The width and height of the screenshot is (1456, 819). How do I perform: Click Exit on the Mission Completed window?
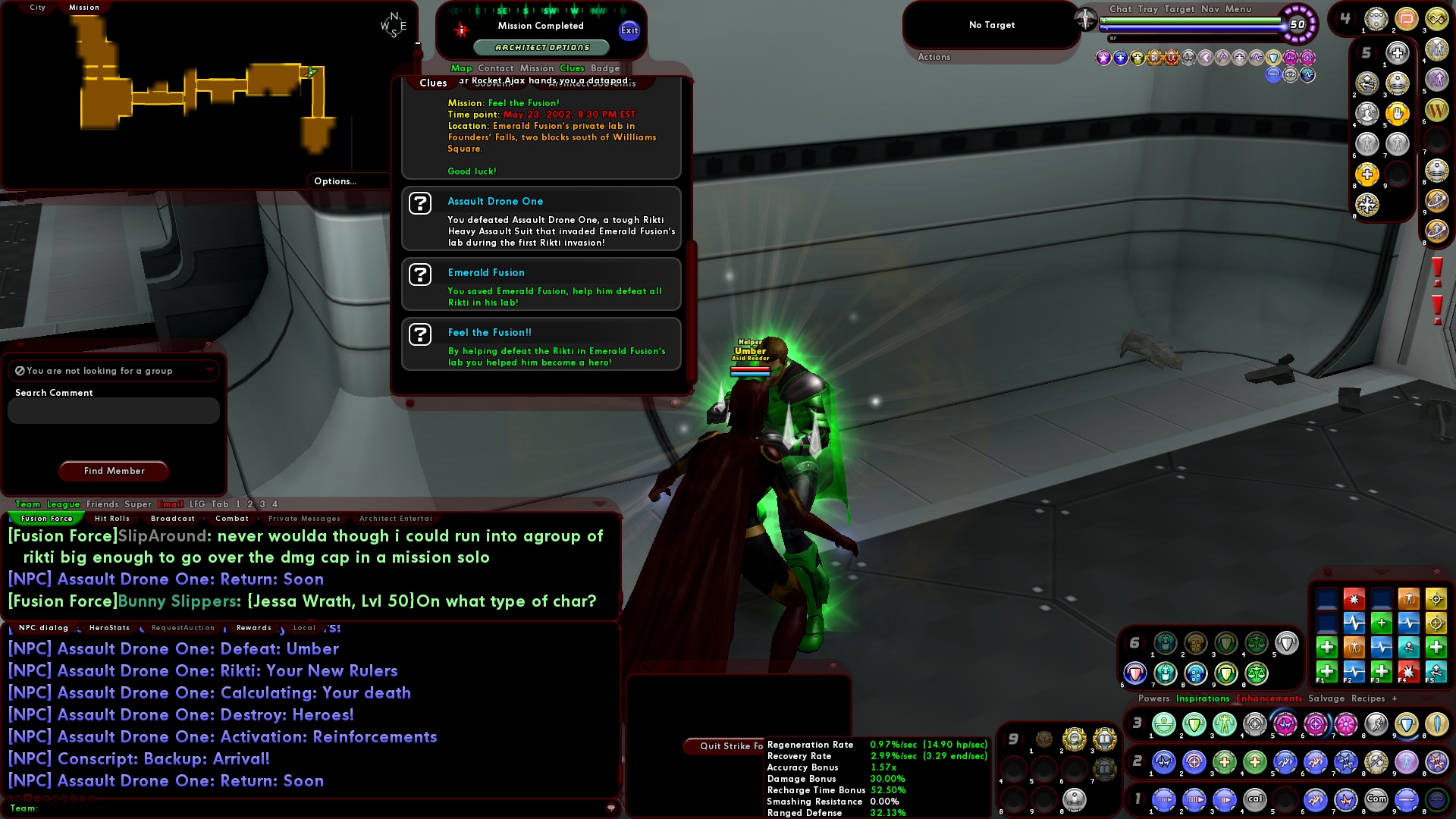click(628, 31)
